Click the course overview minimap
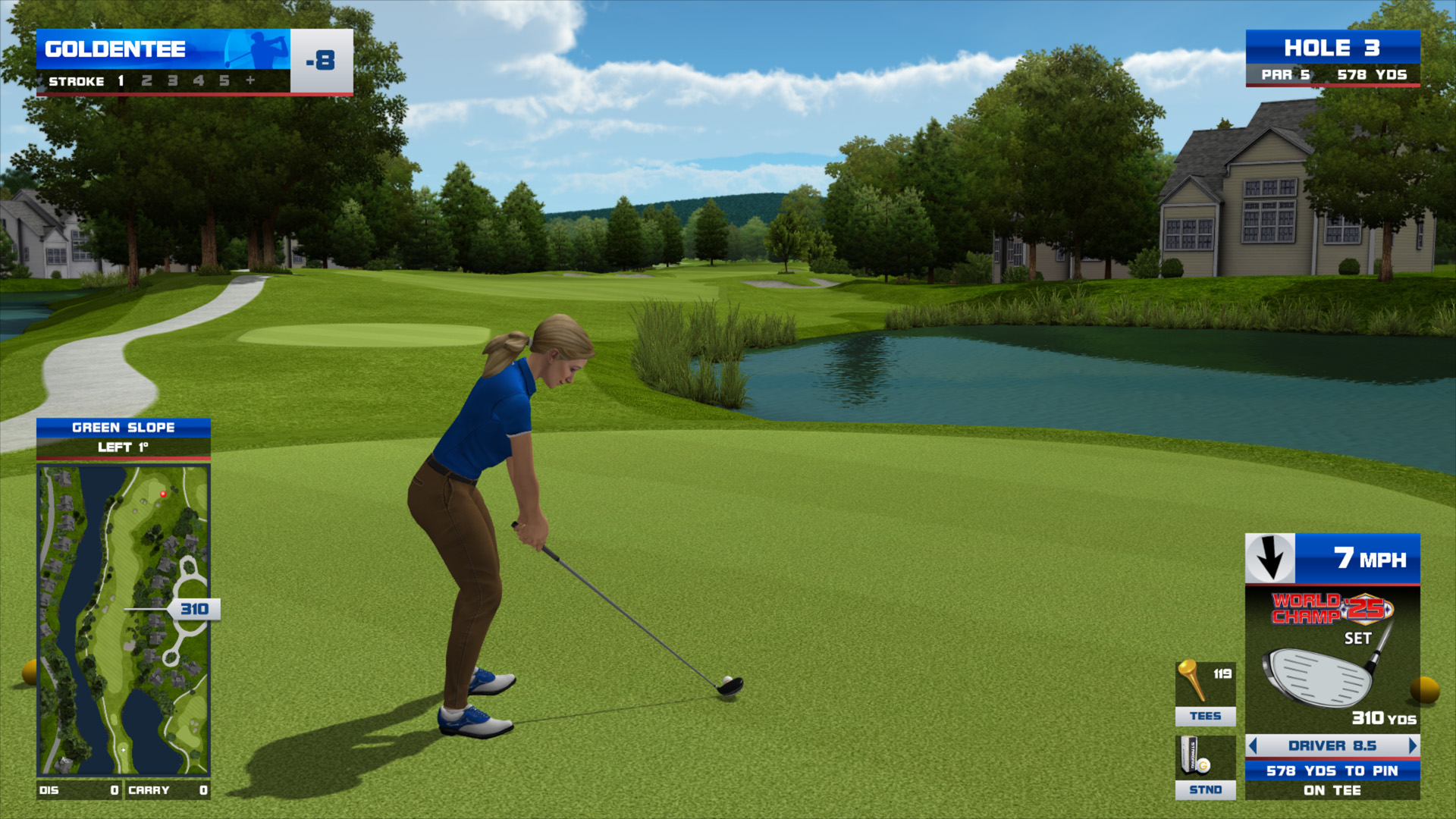Screen dimensions: 1456x819 (123, 620)
